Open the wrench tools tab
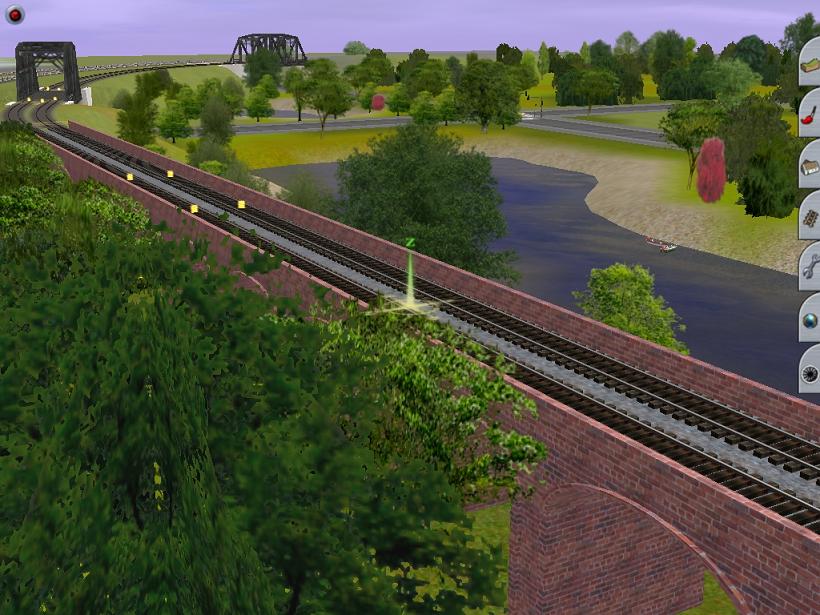Viewport: 820px width, 615px height. [809, 267]
